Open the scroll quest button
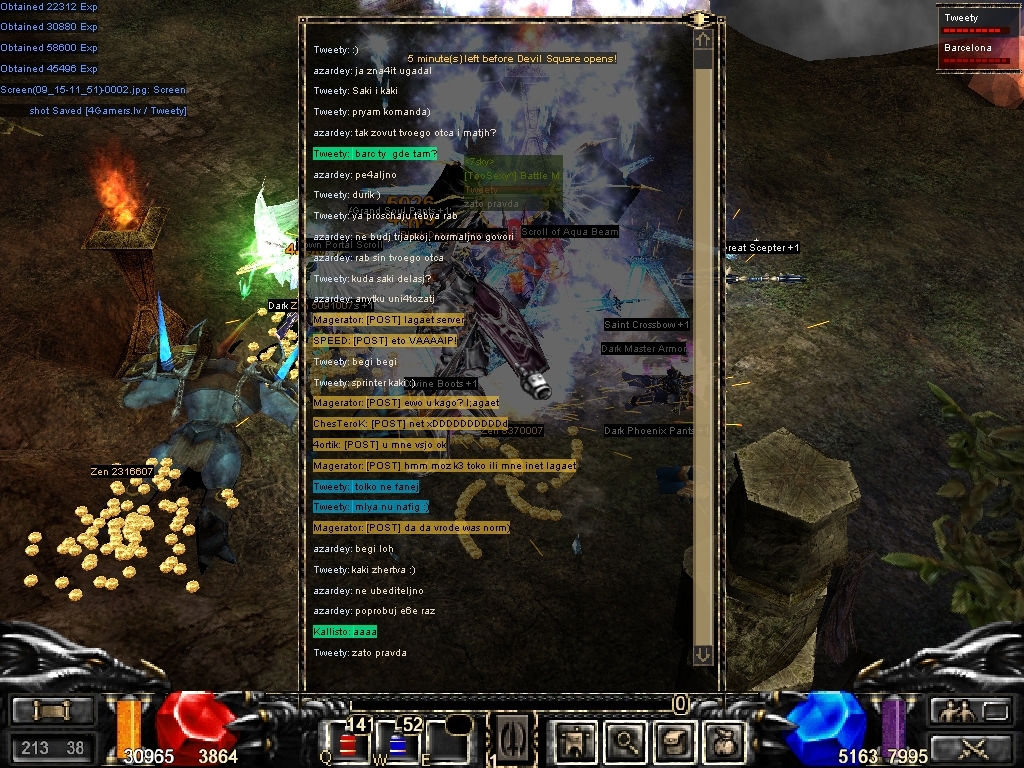This screenshot has height=768, width=1024. pyautogui.click(x=674, y=741)
